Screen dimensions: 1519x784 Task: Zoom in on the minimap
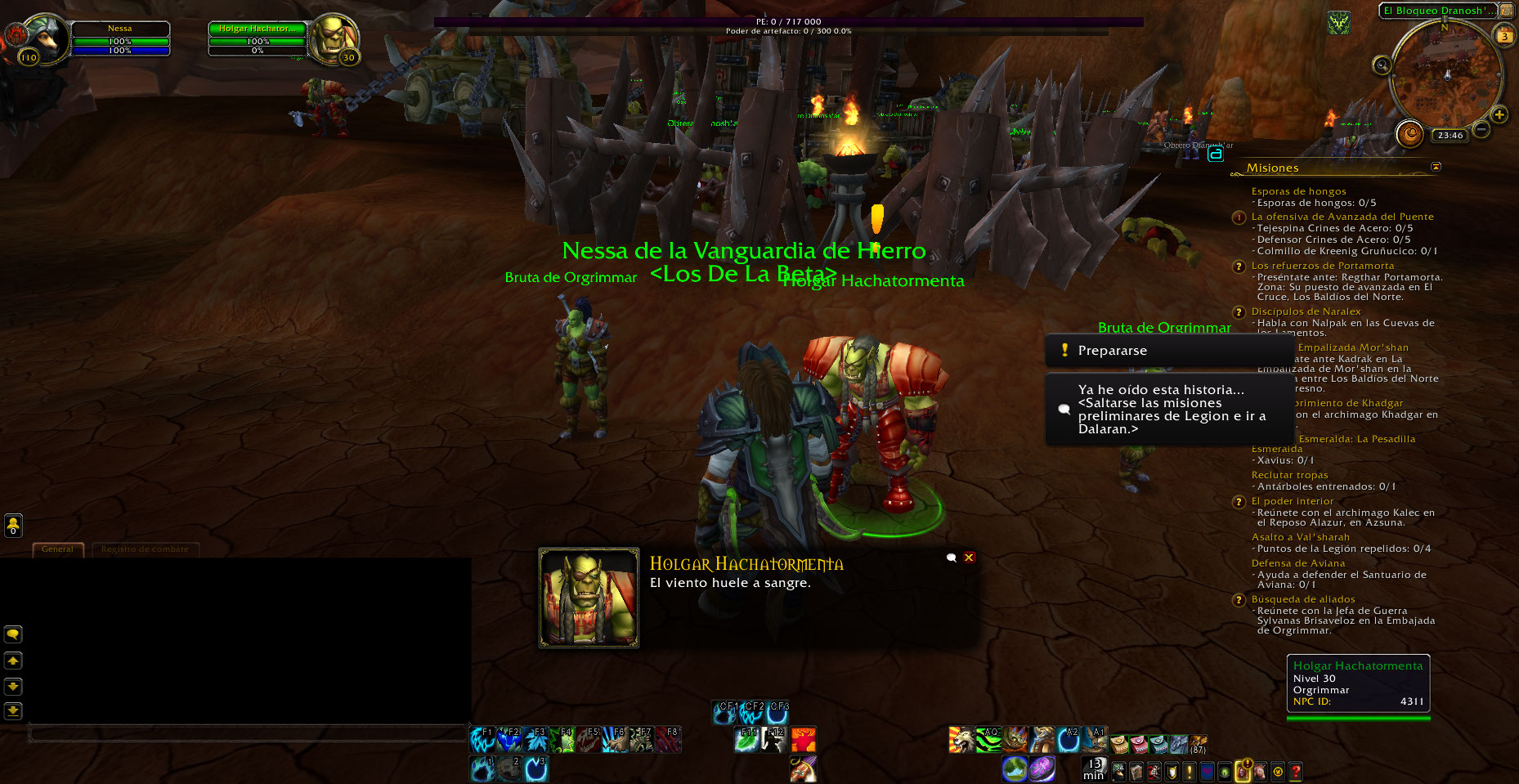tap(1499, 114)
